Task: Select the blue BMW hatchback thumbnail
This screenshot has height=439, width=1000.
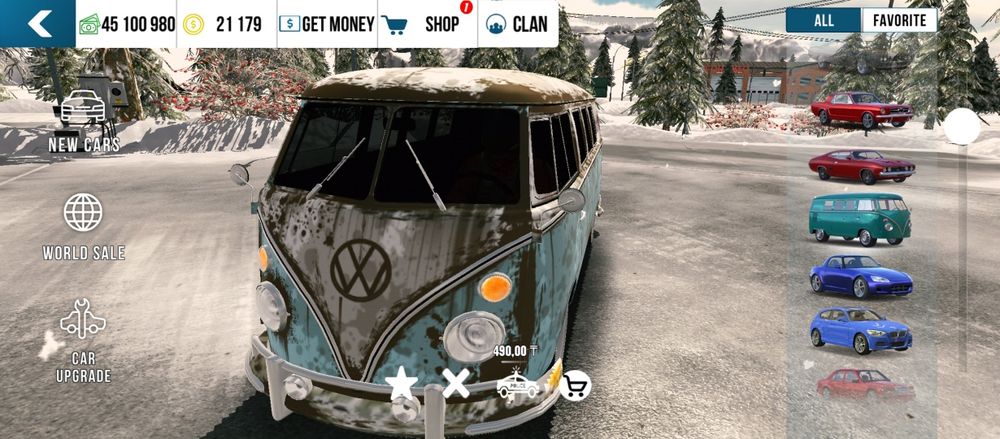Action: coord(860,329)
